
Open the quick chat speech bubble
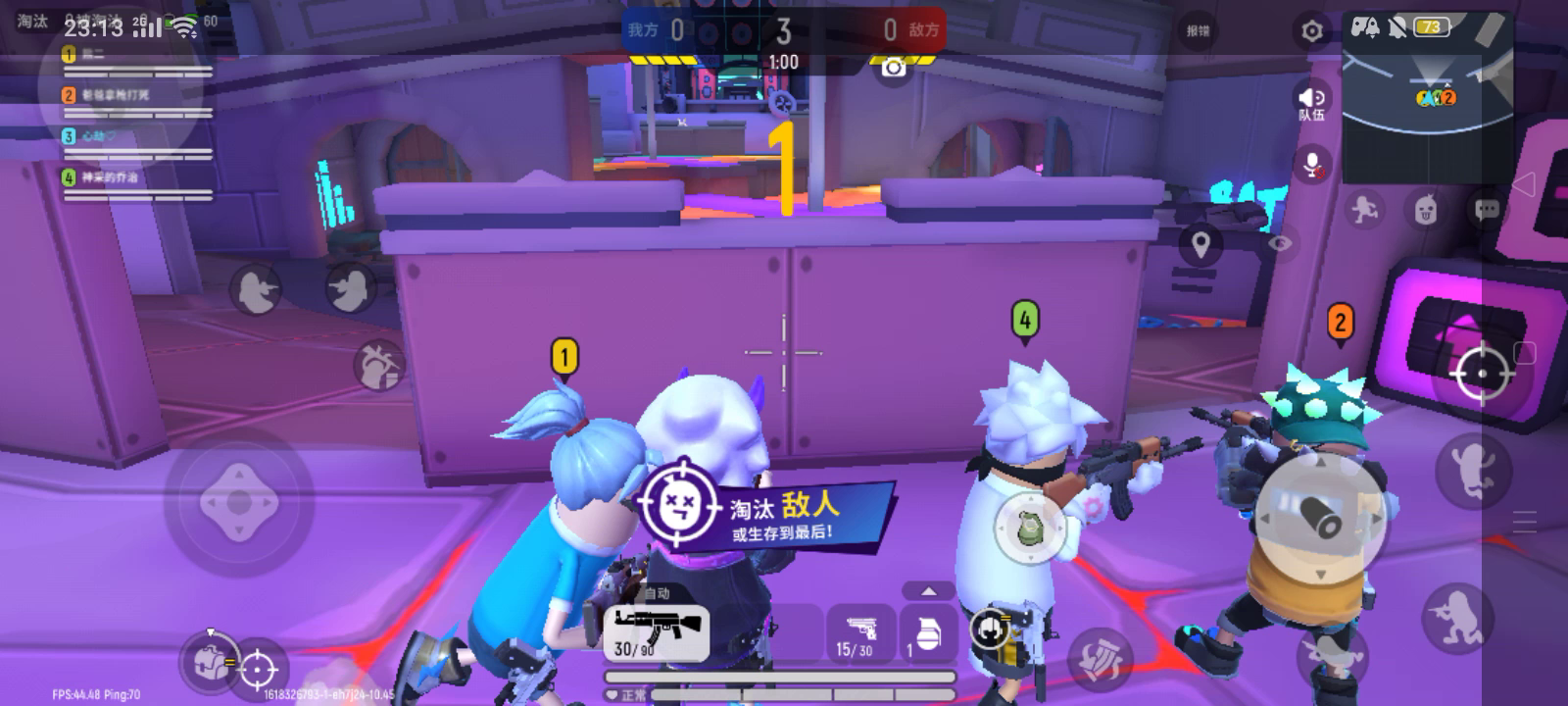point(1487,209)
